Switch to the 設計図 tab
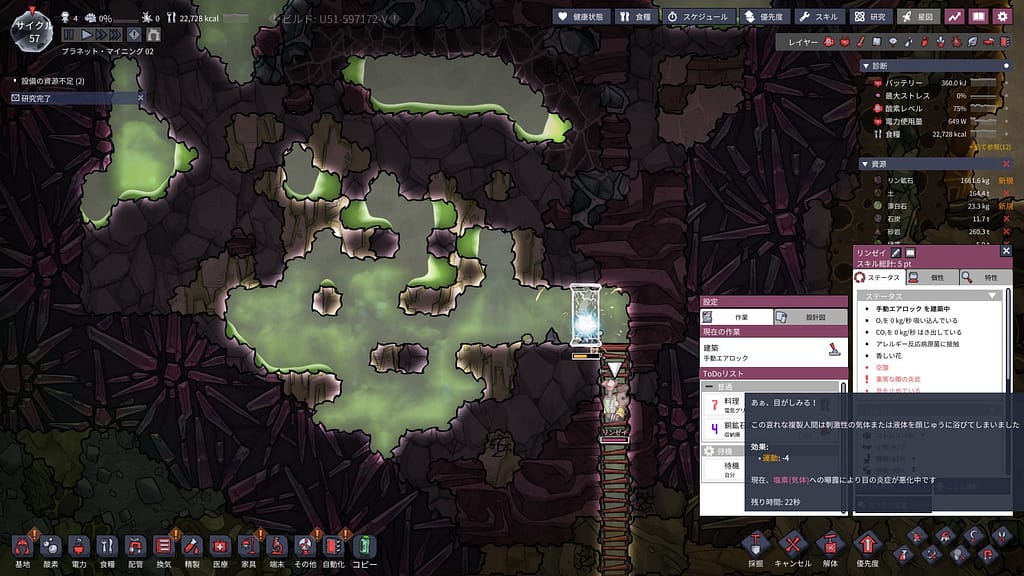The width and height of the screenshot is (1024, 576). (810, 316)
